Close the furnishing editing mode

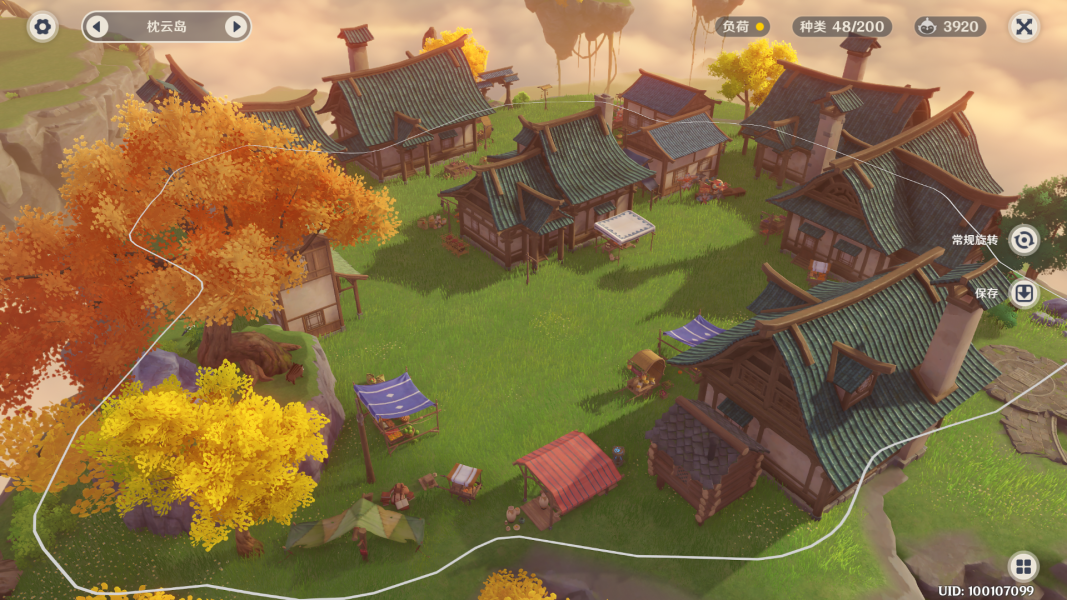tap(1023, 27)
